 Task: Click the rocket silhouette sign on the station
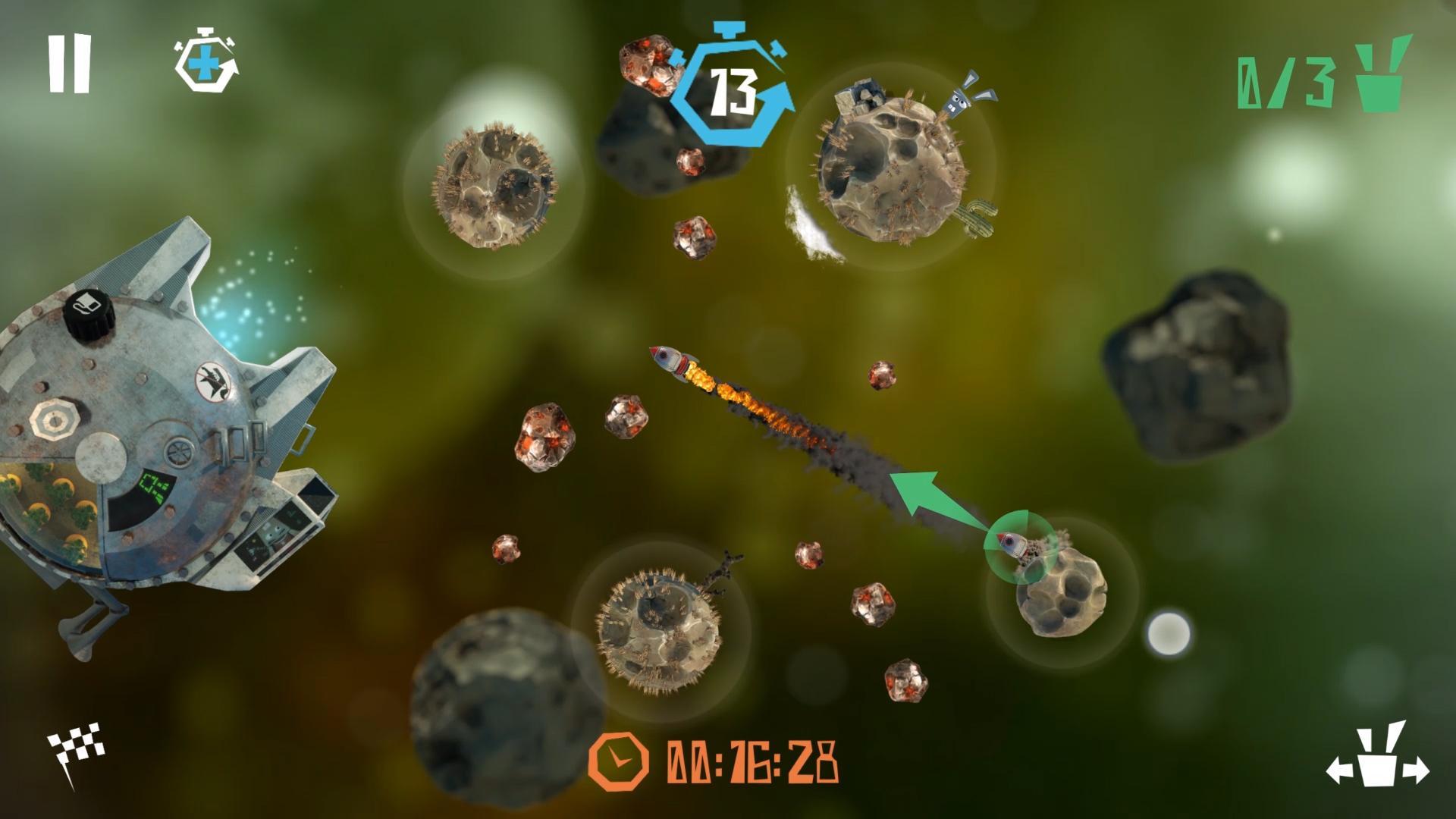click(214, 383)
